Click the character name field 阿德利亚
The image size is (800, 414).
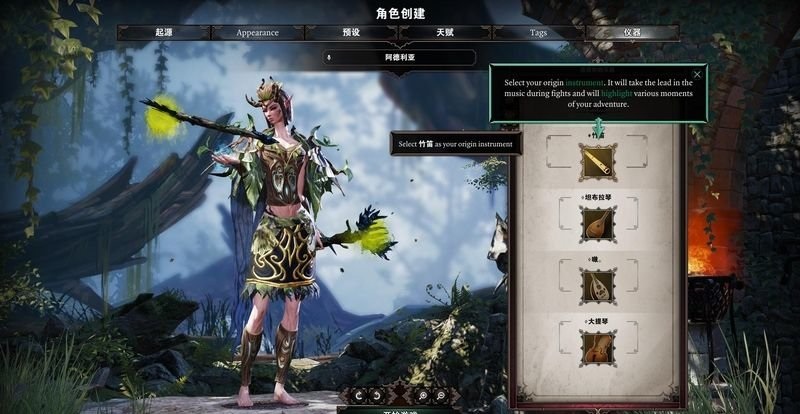[x=399, y=57]
